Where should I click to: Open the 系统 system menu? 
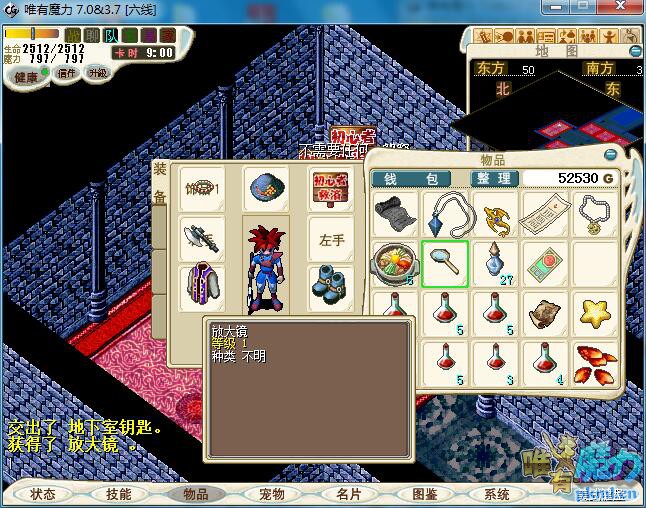point(497,494)
